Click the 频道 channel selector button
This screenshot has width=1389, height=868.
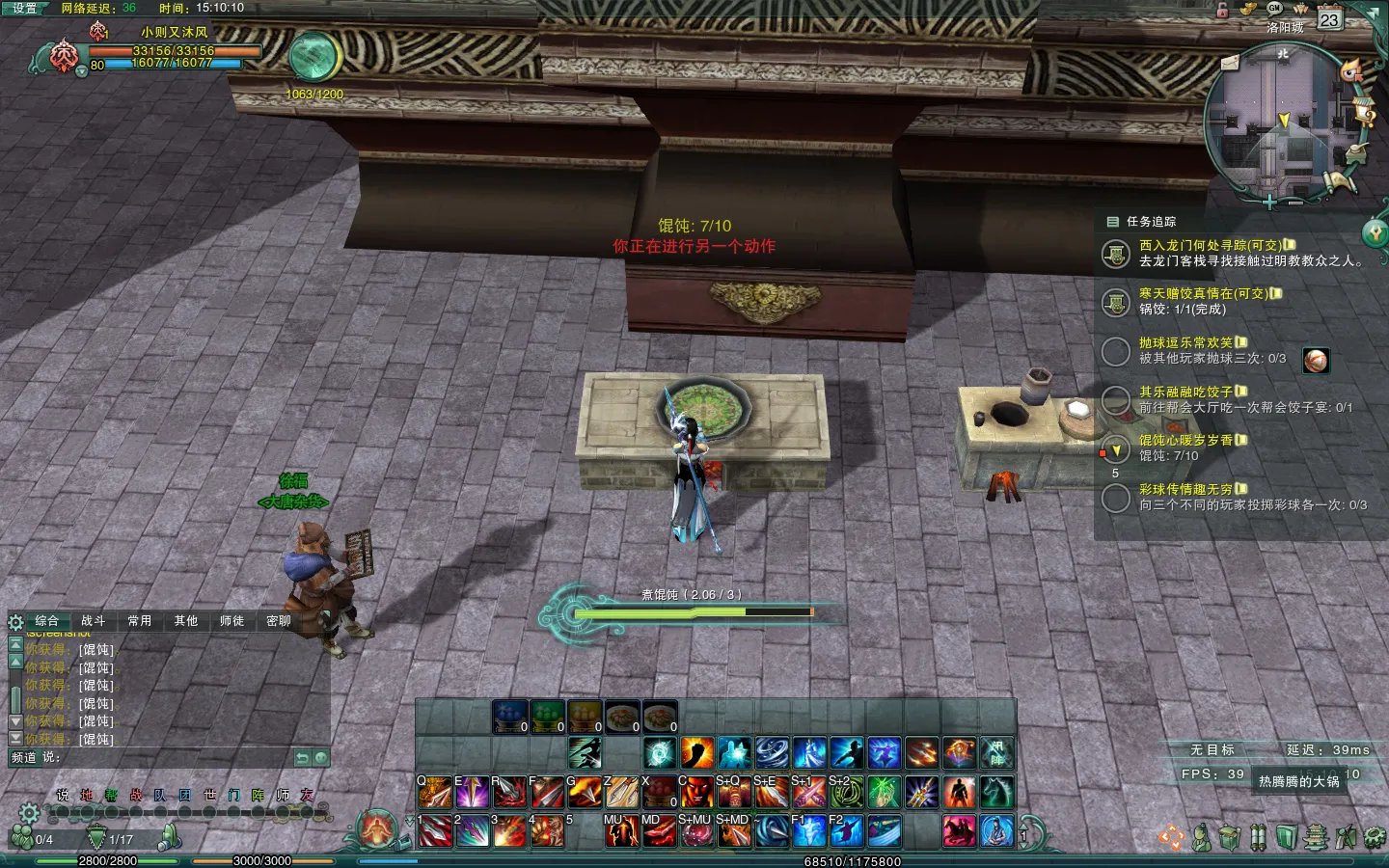point(24,758)
